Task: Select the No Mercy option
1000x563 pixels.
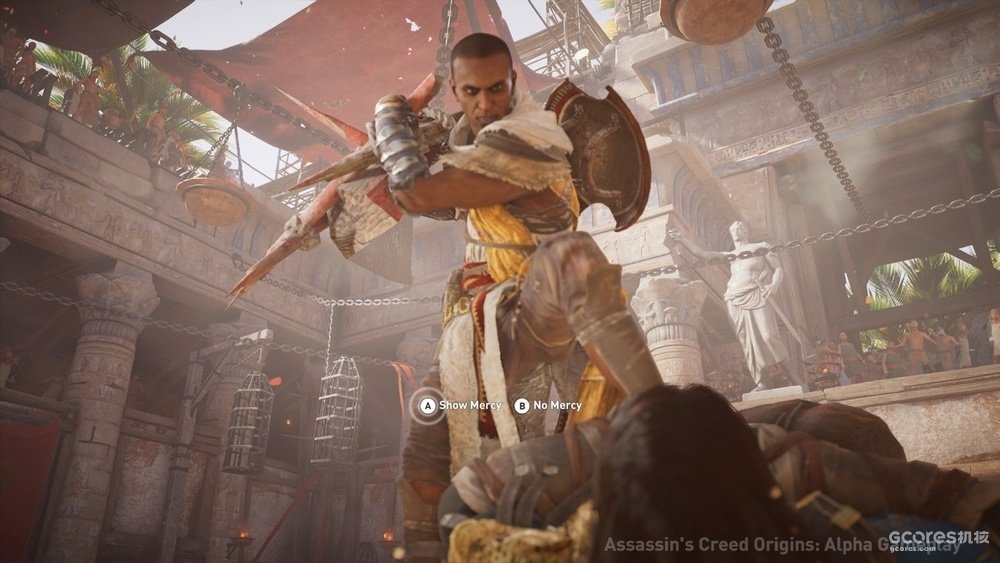Action: coord(548,405)
